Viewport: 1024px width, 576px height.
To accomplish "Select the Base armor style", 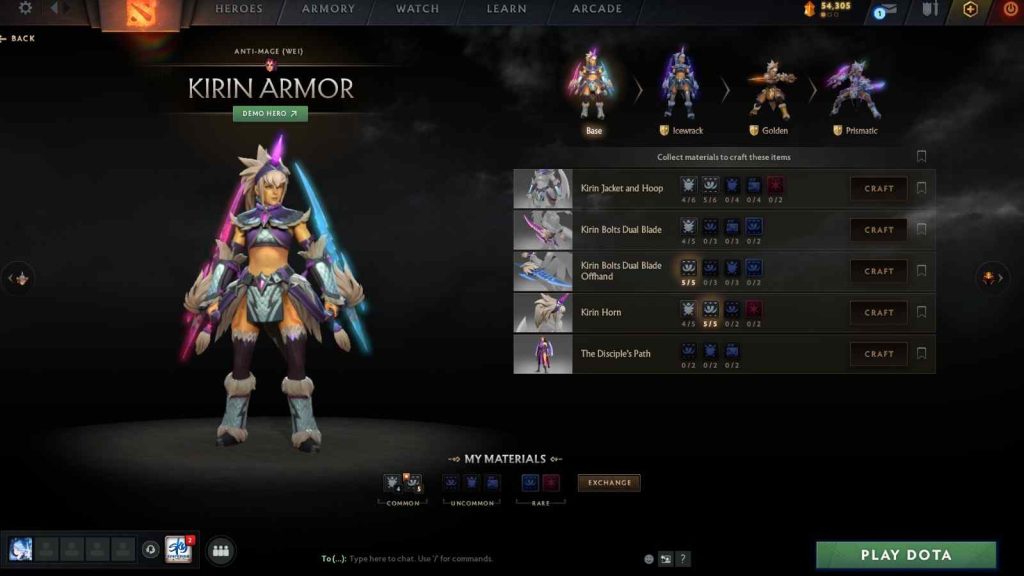I will tap(594, 93).
